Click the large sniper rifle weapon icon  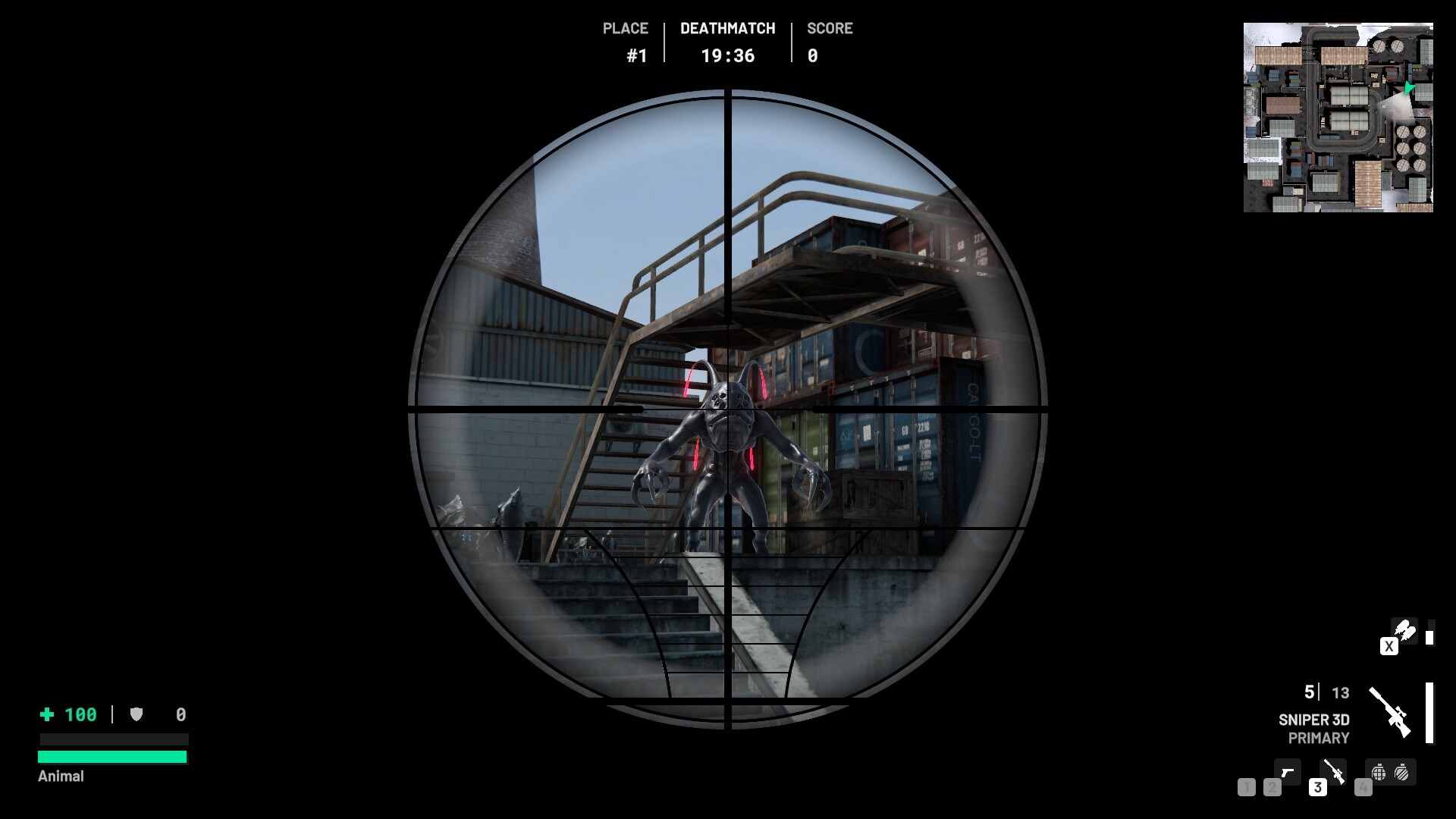pos(1391,711)
